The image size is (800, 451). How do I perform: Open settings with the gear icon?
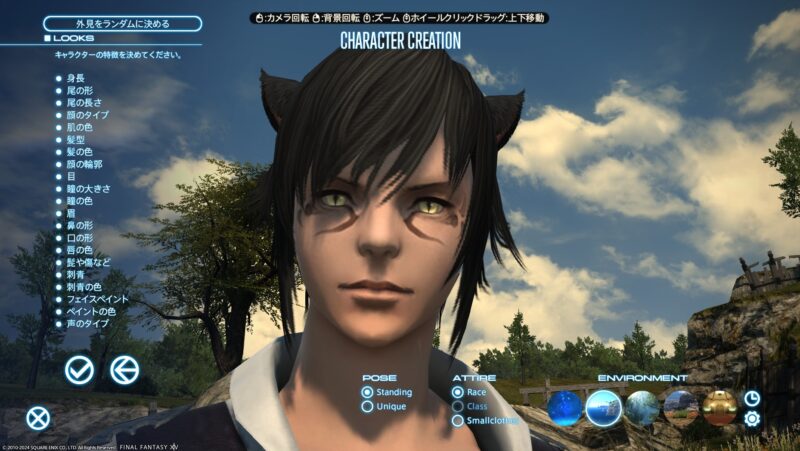tap(752, 418)
